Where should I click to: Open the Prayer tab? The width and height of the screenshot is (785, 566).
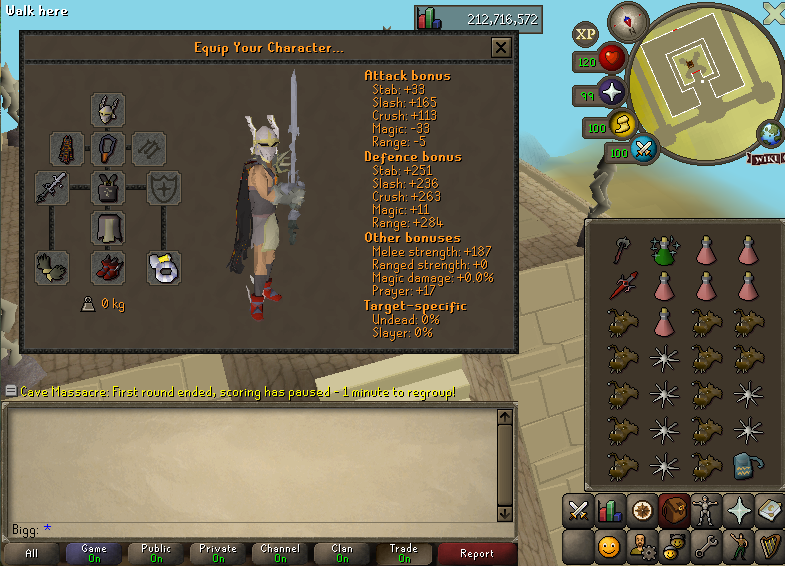coord(741,510)
